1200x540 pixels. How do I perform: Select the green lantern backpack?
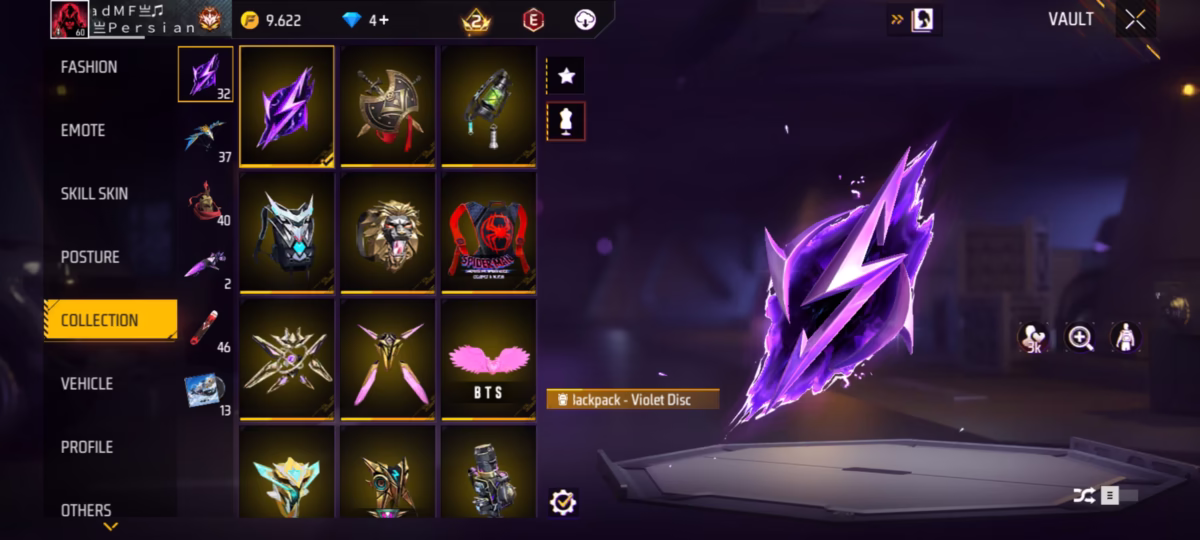(489, 106)
